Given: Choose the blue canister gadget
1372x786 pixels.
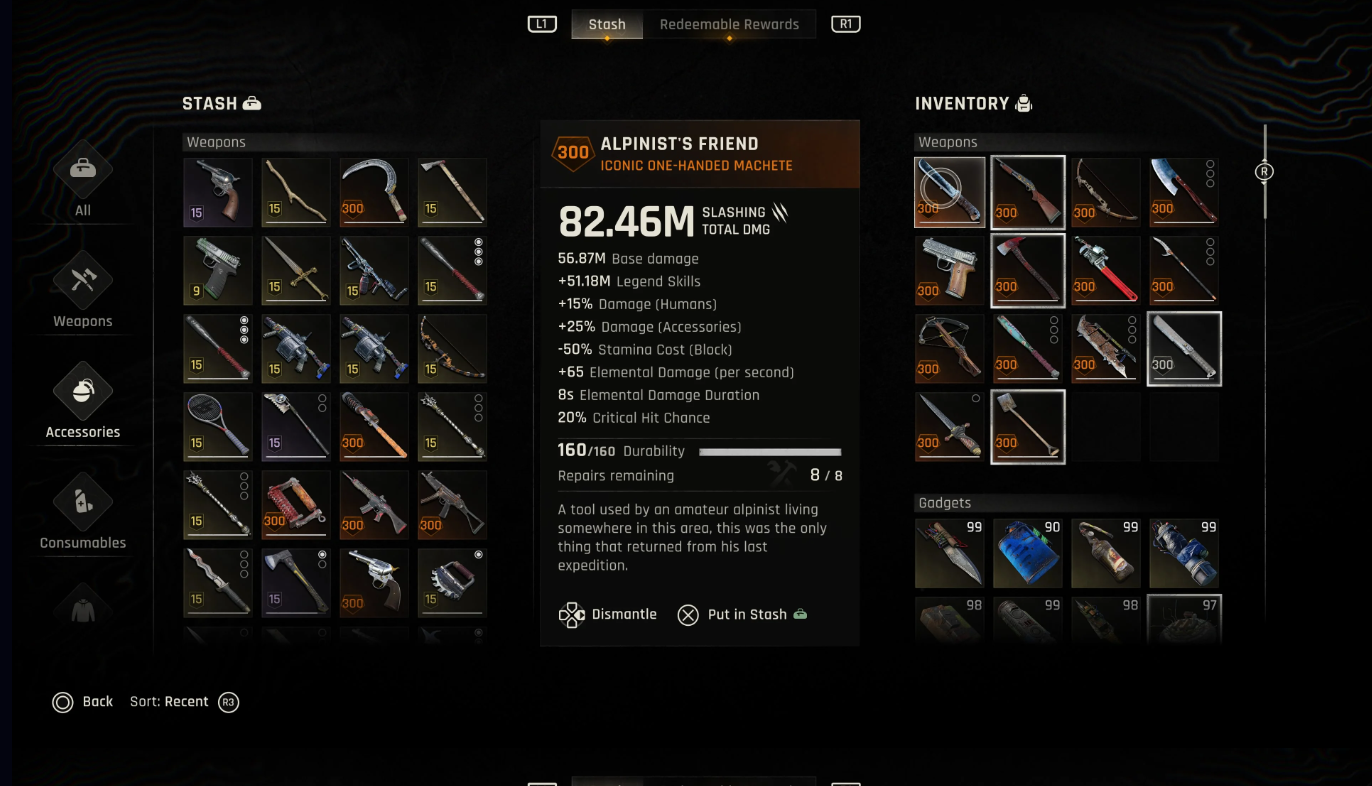Looking at the screenshot, I should tap(1028, 553).
